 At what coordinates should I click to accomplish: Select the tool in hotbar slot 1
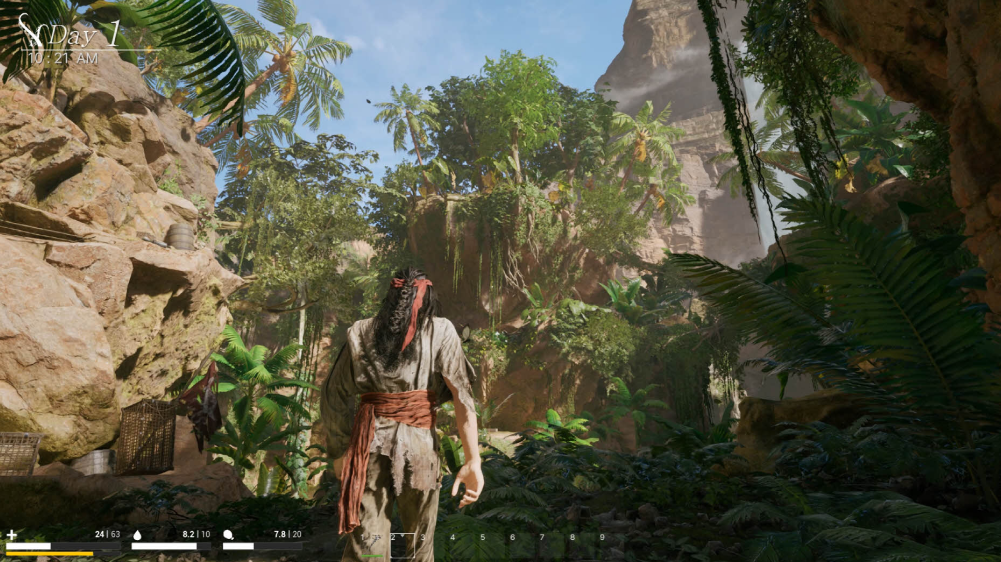coord(372,545)
